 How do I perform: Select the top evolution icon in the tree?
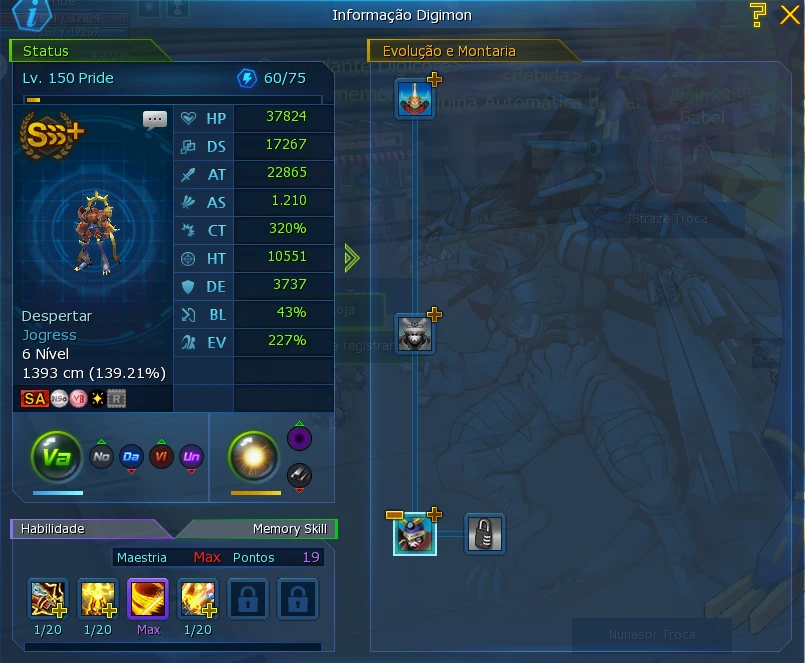(x=415, y=99)
